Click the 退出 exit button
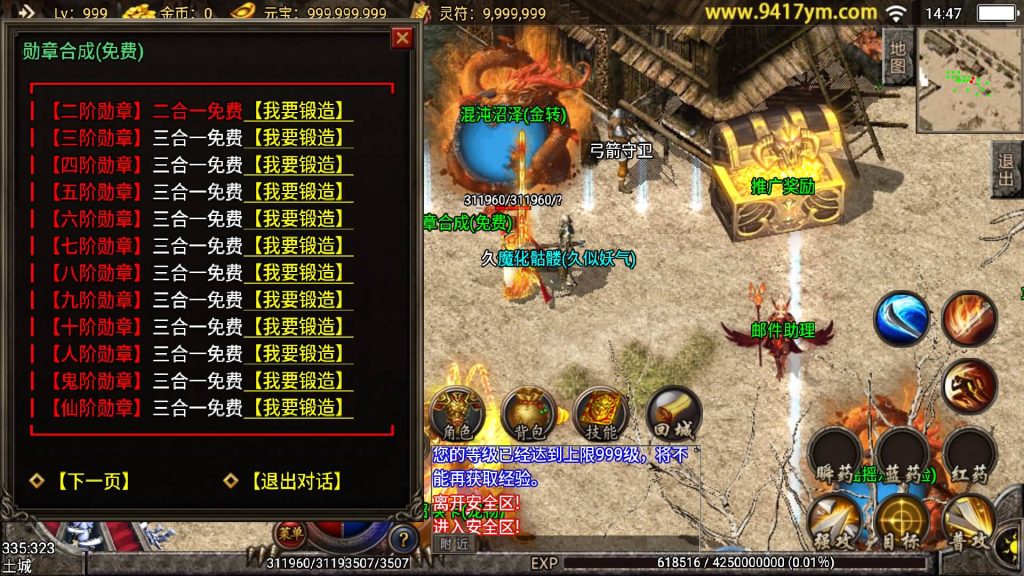This screenshot has width=1024, height=576. [x=1006, y=170]
